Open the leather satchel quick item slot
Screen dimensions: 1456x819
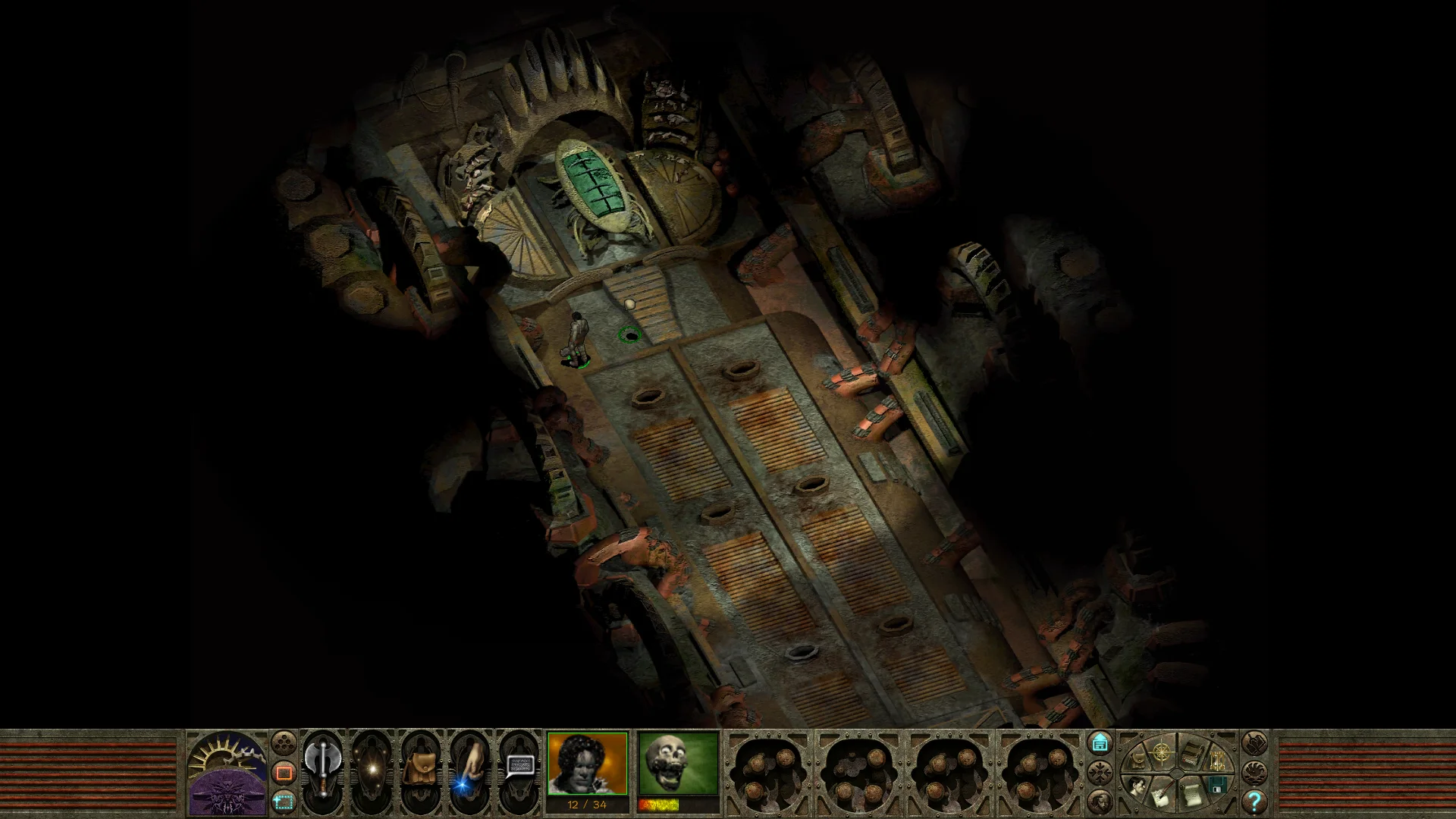[419, 768]
